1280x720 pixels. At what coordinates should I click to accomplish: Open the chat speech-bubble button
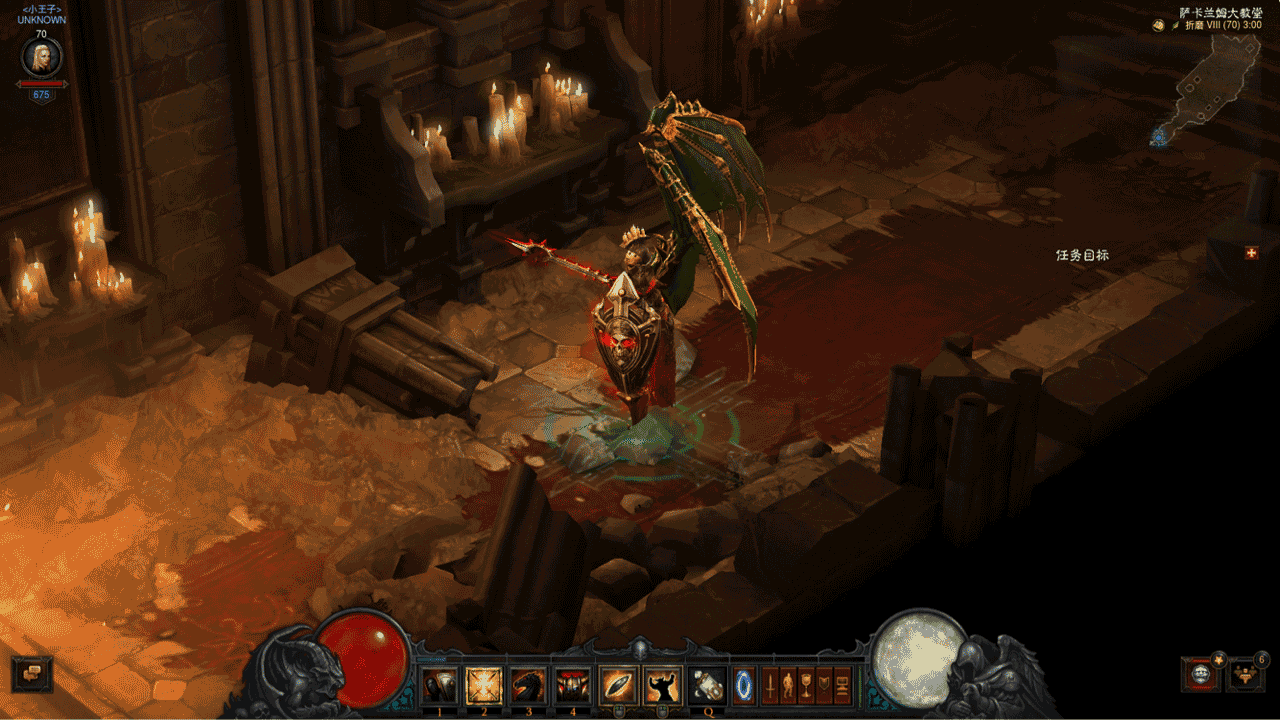point(32,674)
